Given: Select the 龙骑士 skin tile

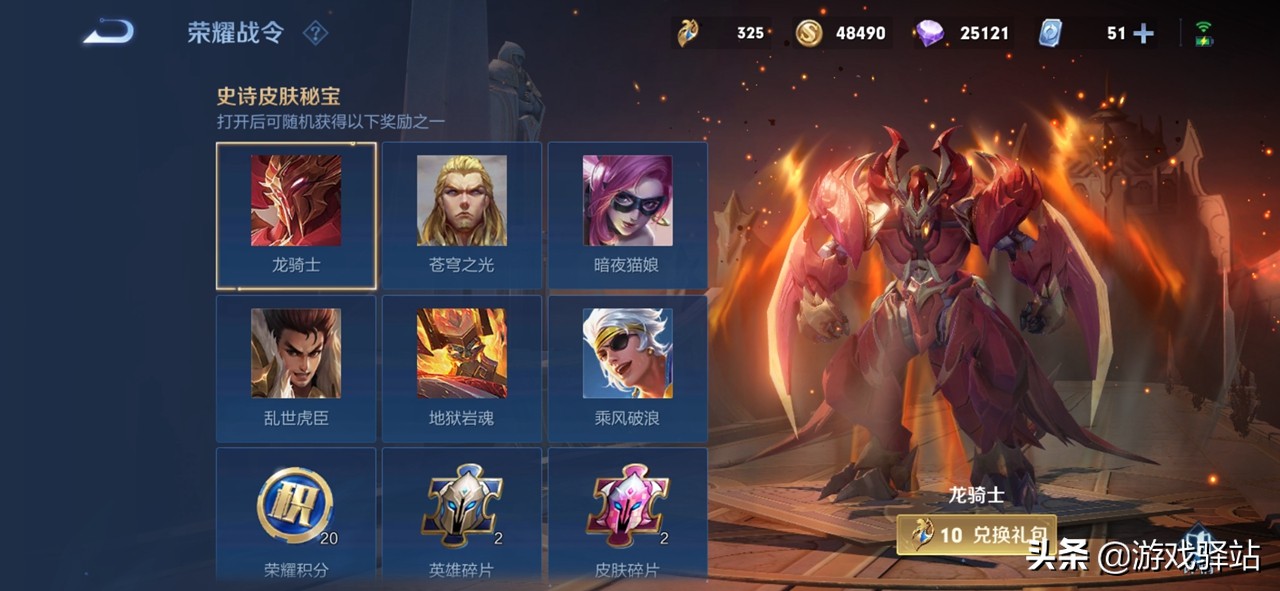Looking at the screenshot, I should [x=296, y=215].
